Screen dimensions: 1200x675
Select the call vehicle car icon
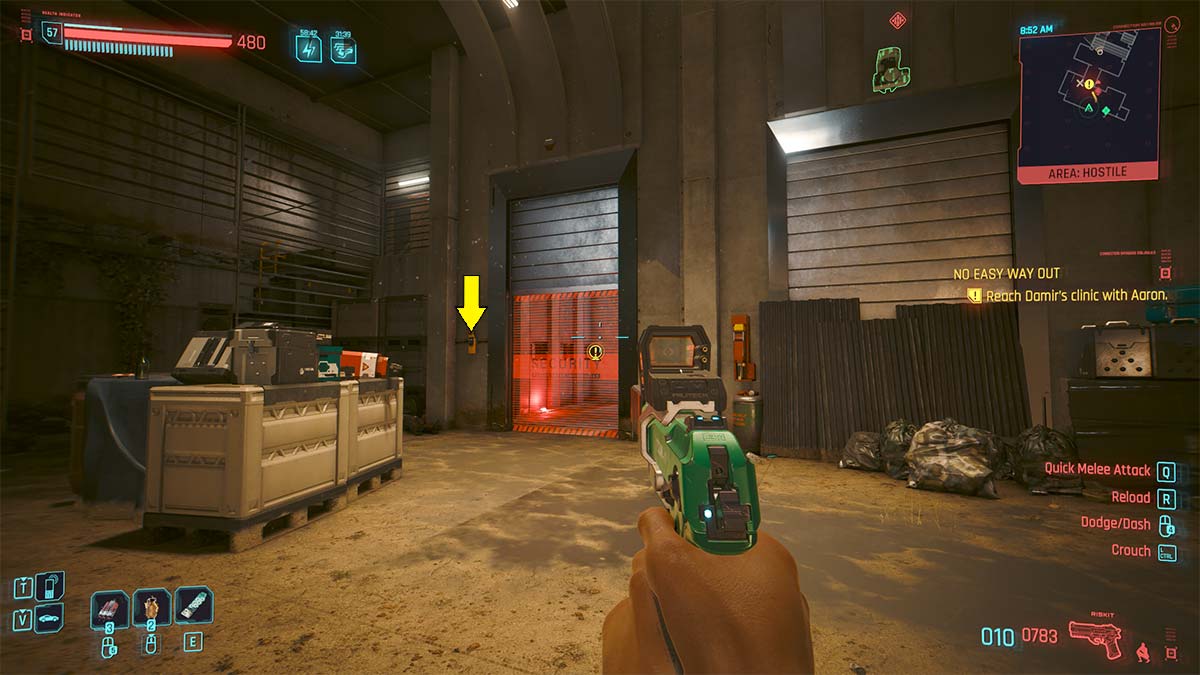point(49,618)
